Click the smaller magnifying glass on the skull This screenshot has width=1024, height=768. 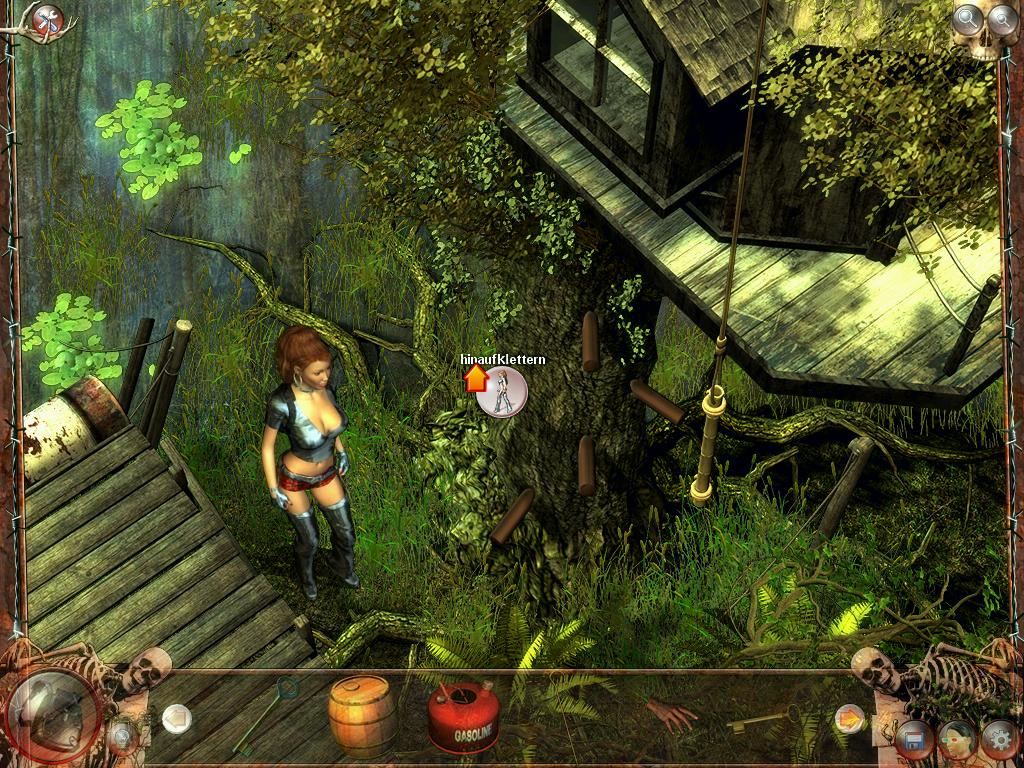pyautogui.click(x=1001, y=17)
